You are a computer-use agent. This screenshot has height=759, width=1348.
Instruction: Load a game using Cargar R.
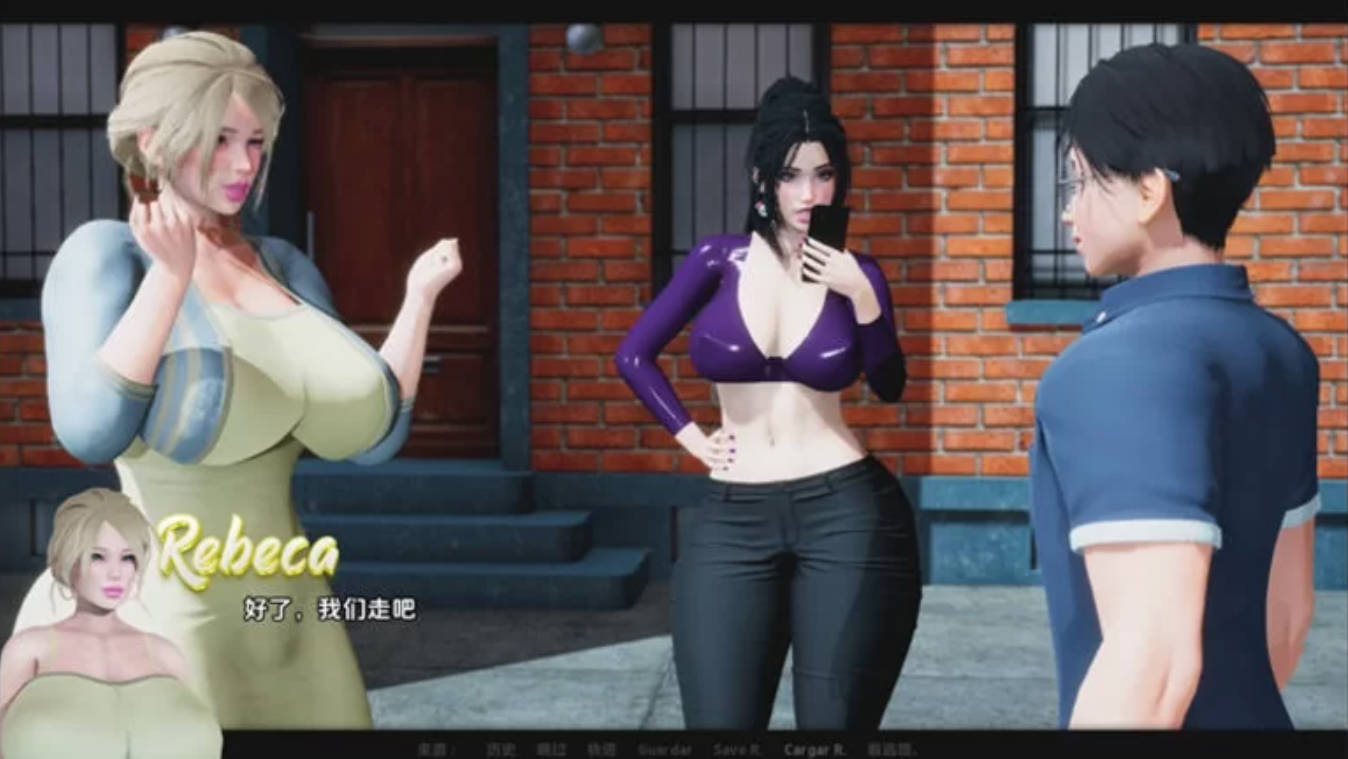point(815,749)
